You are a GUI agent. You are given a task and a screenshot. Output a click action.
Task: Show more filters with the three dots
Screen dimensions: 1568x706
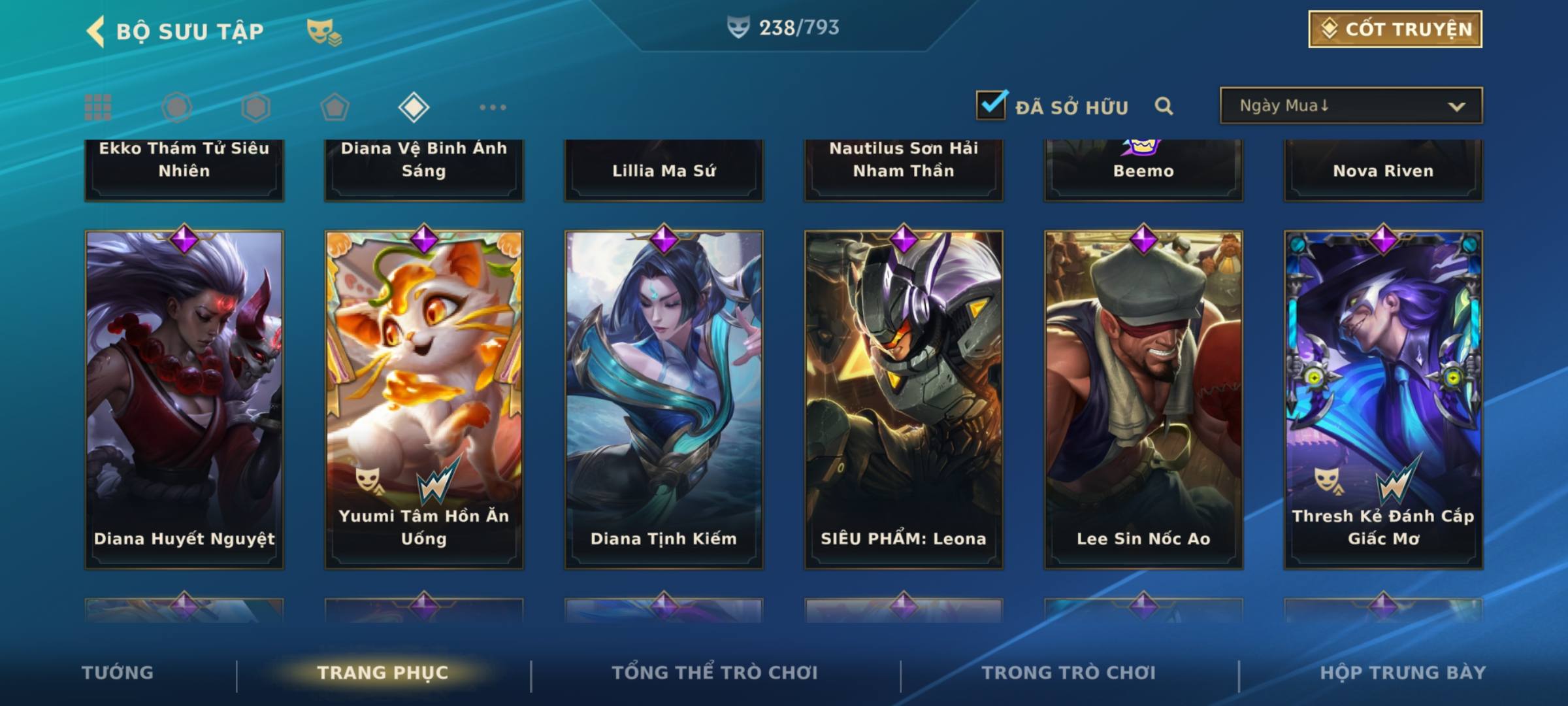[493, 107]
